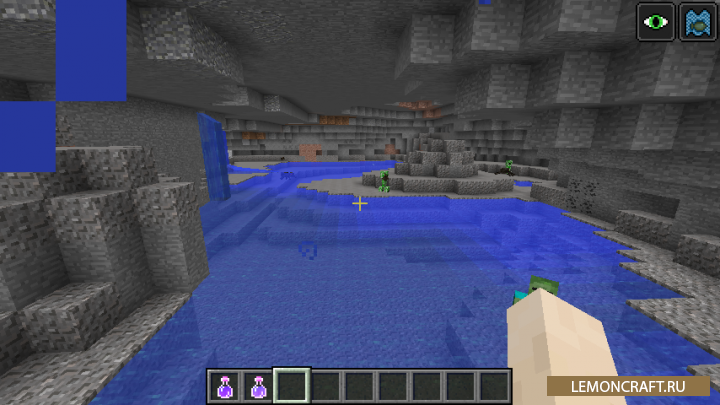The width and height of the screenshot is (720, 405).
Task: Click the Water Breathing fish effect icon
Action: coord(695,21)
